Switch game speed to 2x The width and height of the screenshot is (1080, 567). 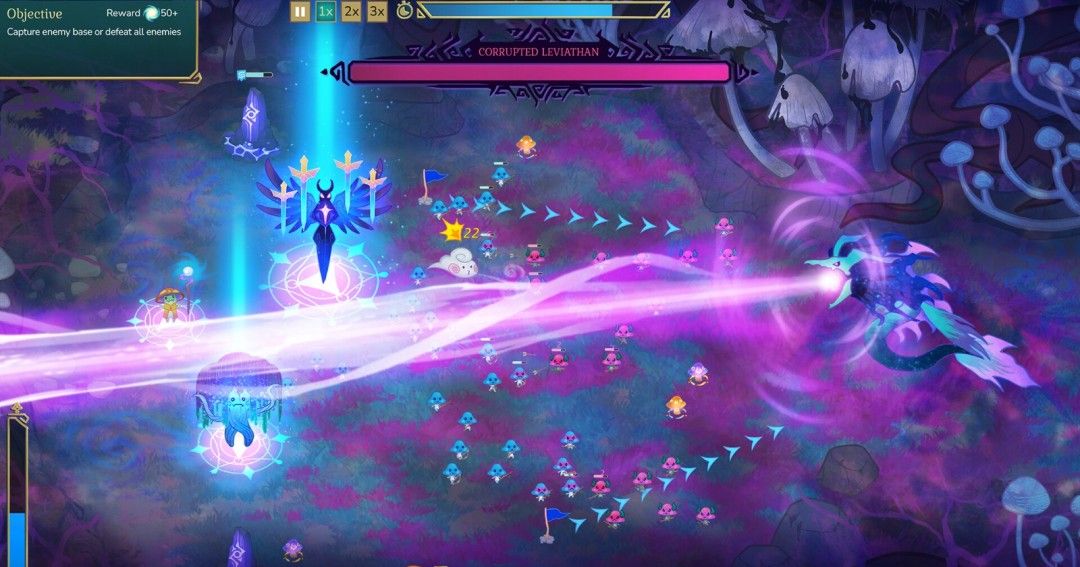click(x=351, y=11)
